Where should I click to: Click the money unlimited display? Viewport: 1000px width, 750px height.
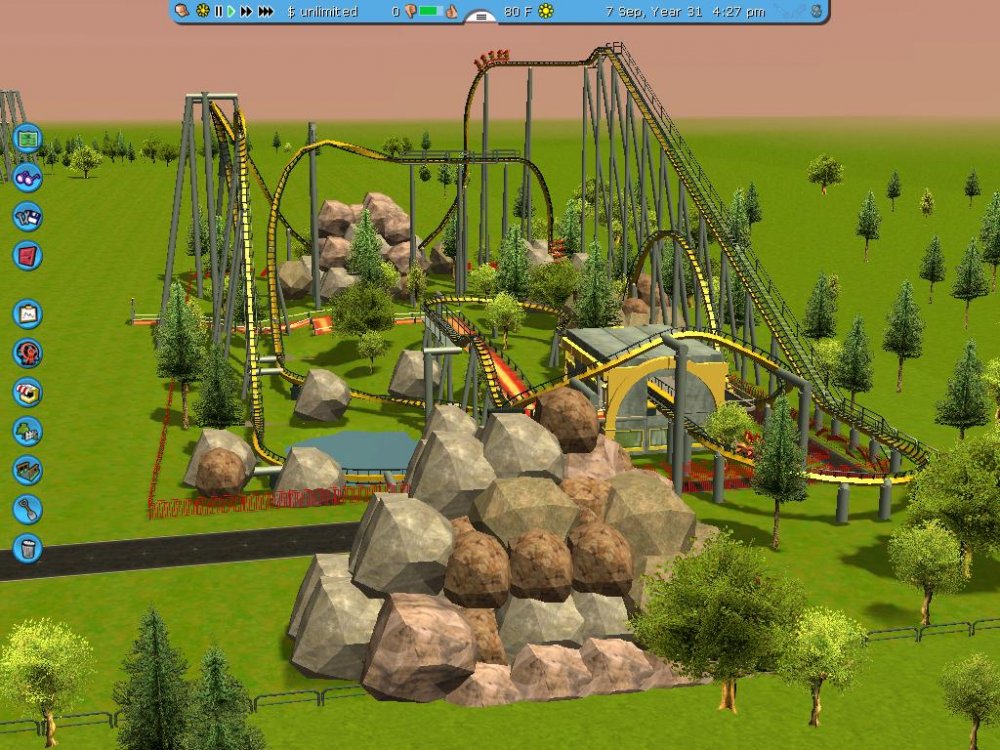click(322, 11)
